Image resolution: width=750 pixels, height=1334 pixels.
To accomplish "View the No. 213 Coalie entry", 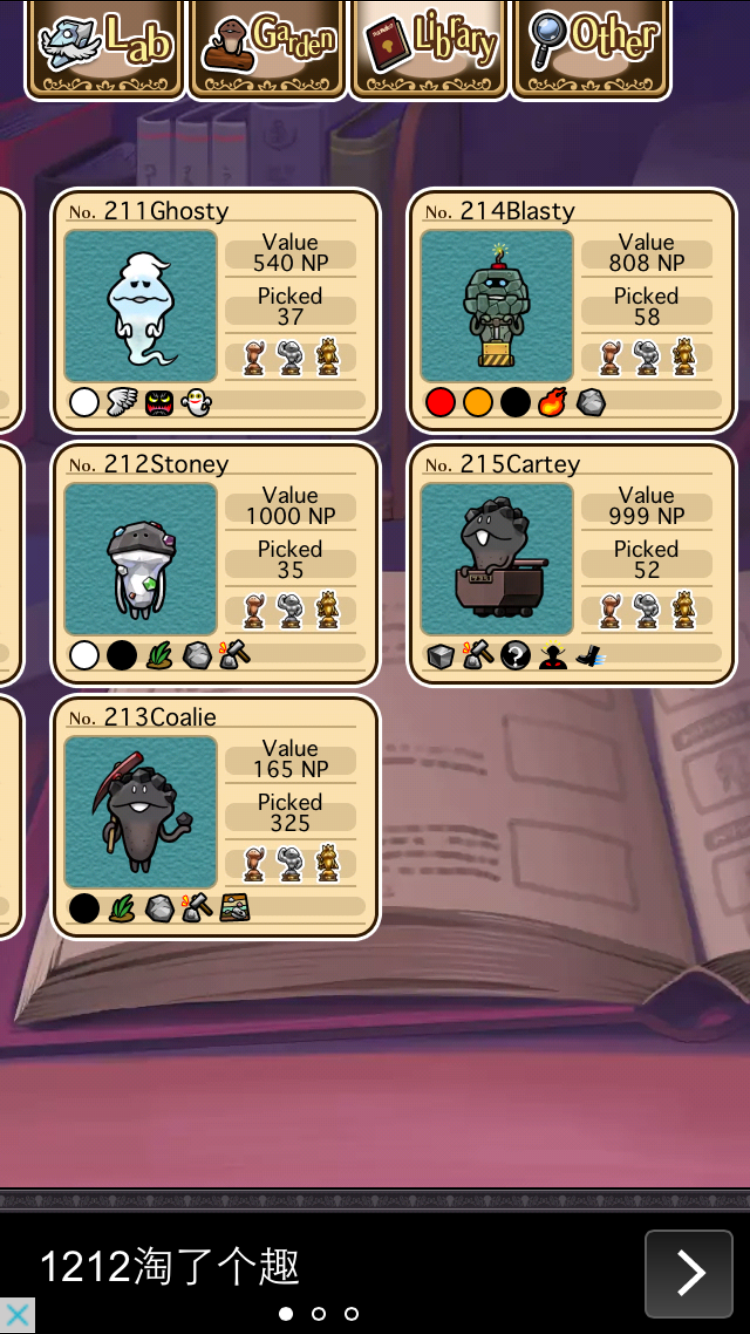I will tap(215, 816).
